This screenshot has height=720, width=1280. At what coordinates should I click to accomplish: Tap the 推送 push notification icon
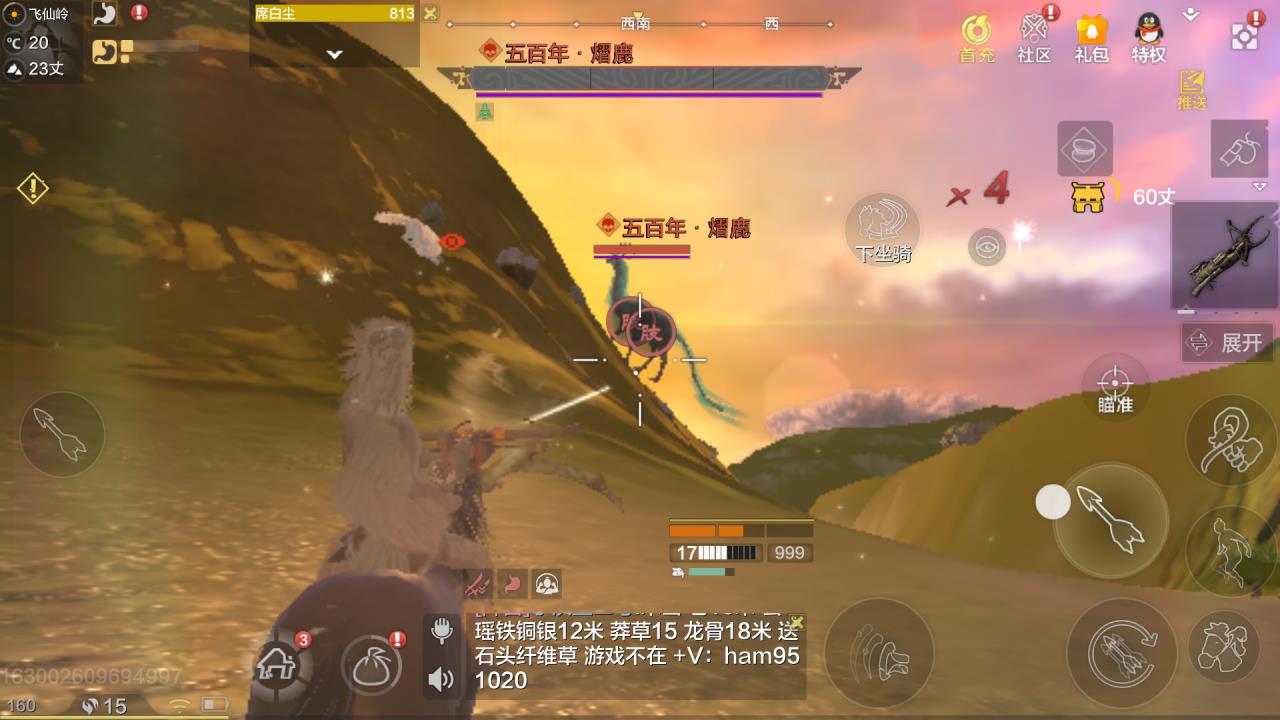[x=1192, y=89]
